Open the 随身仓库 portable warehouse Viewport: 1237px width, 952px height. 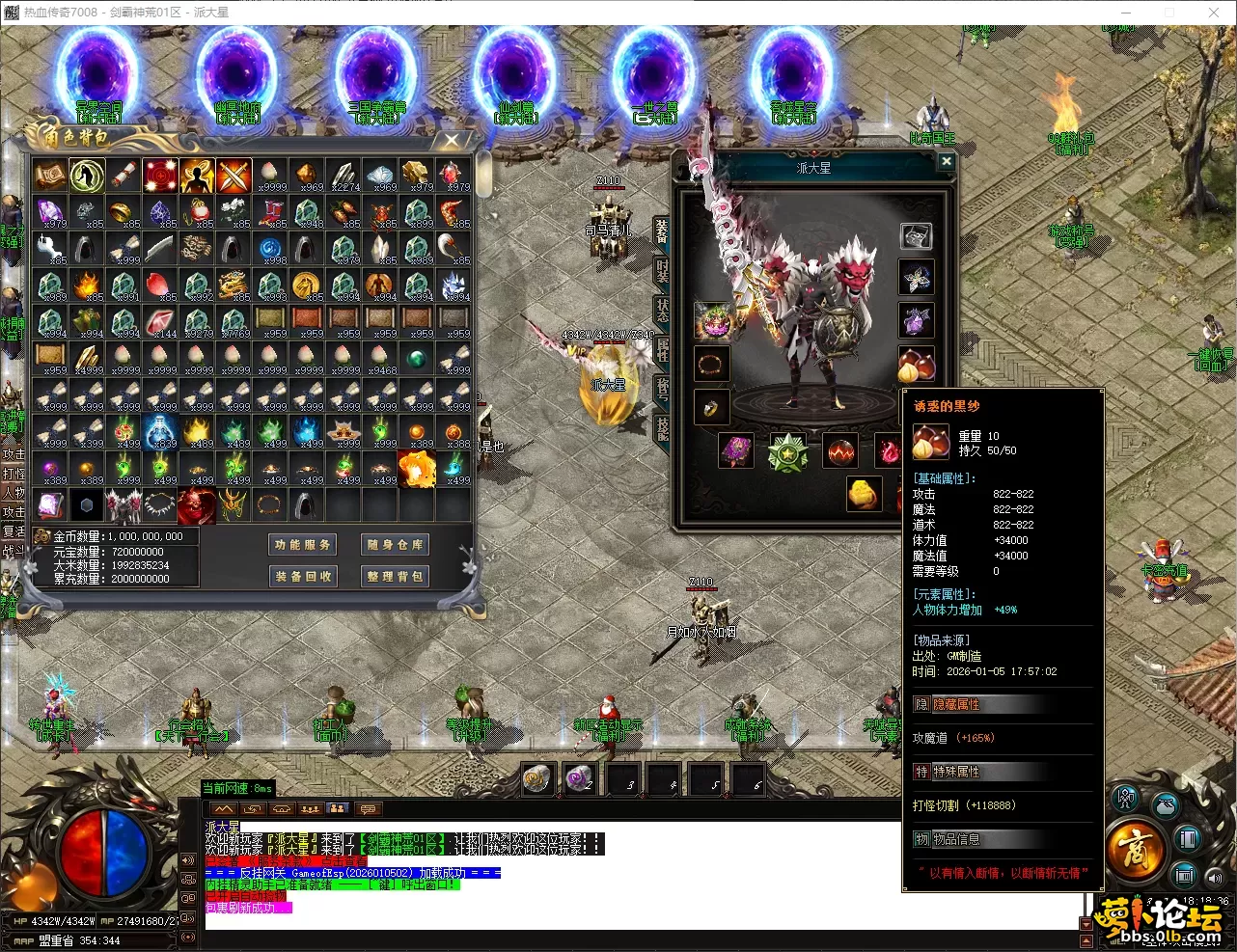[395, 545]
